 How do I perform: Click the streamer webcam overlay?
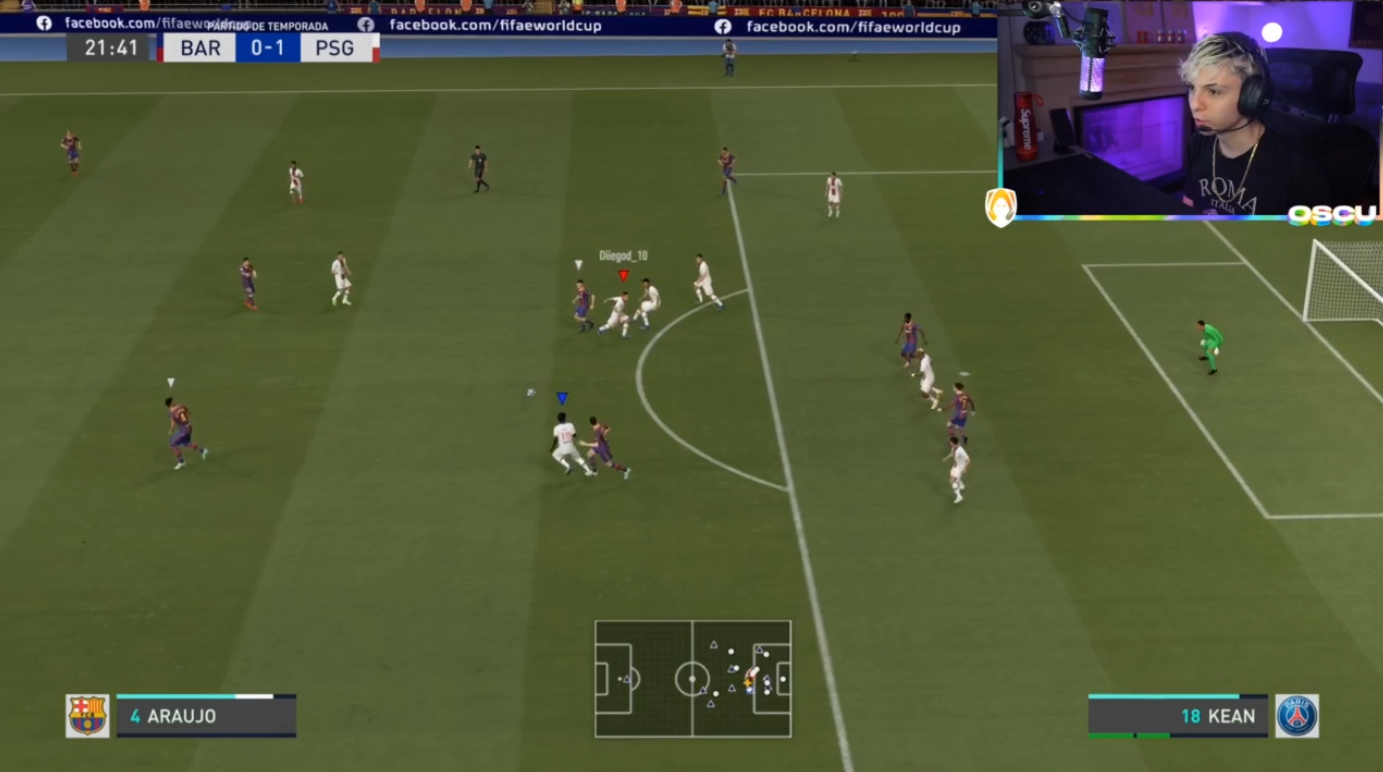[x=1190, y=108]
